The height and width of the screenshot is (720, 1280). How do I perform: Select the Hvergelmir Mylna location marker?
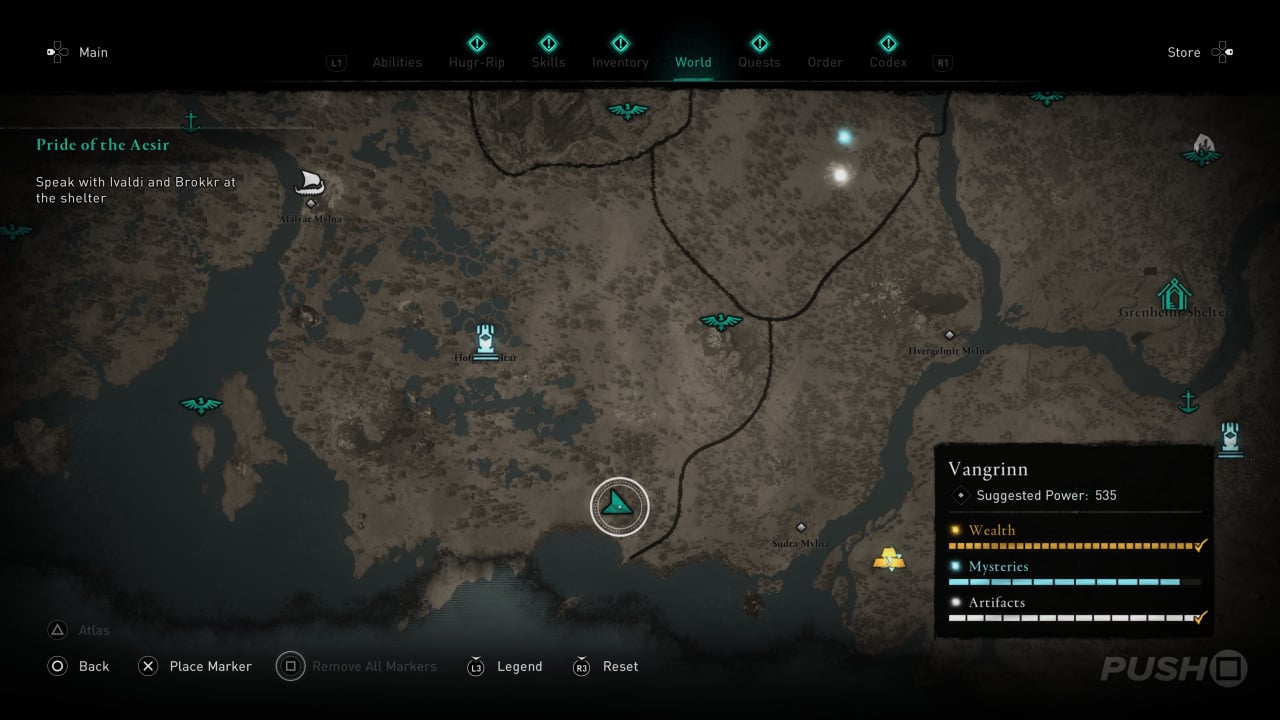[x=949, y=335]
